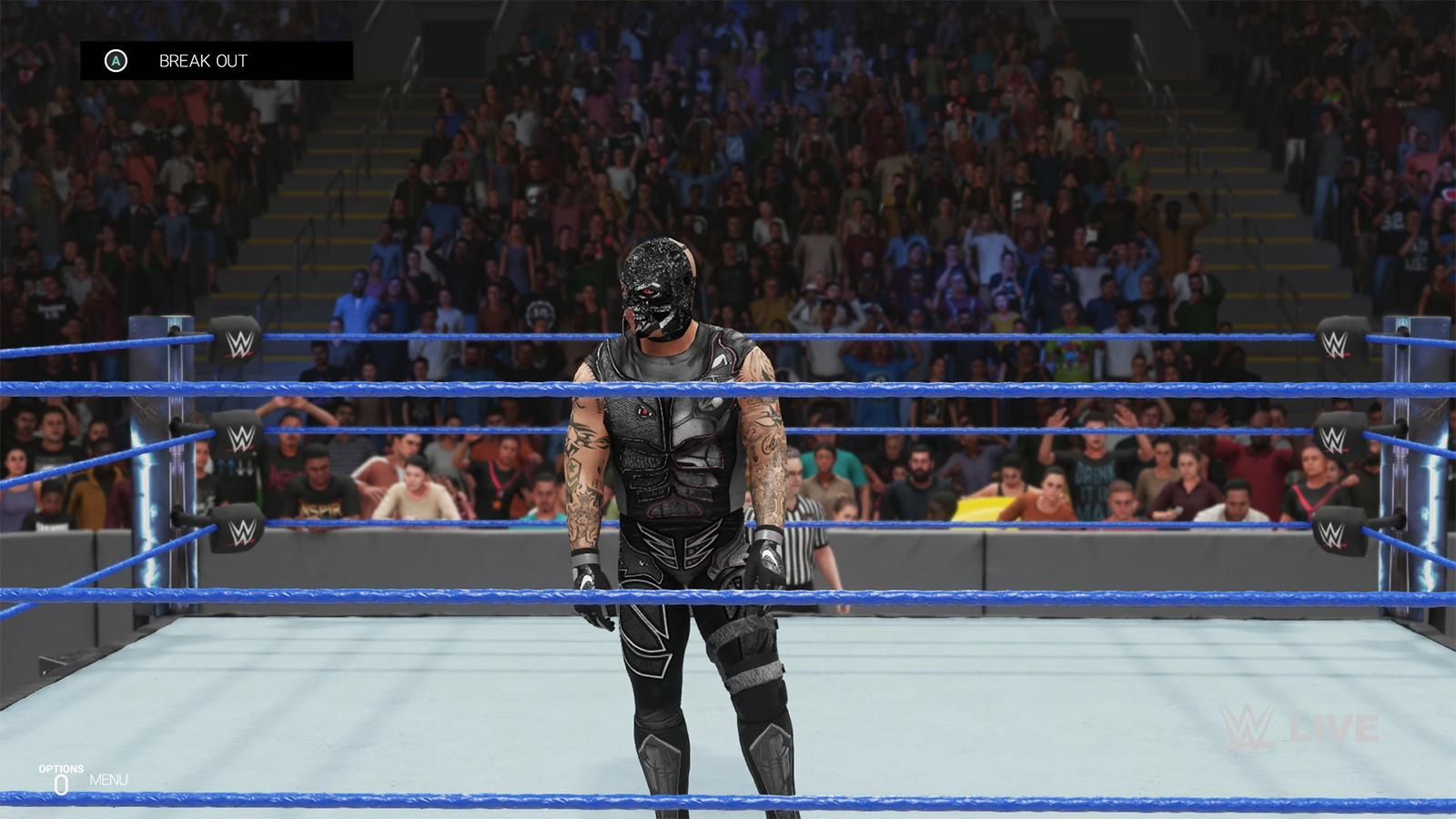Toggle the LIVE text next to the WWE watermark
This screenshot has width=1456, height=819.
(1332, 728)
